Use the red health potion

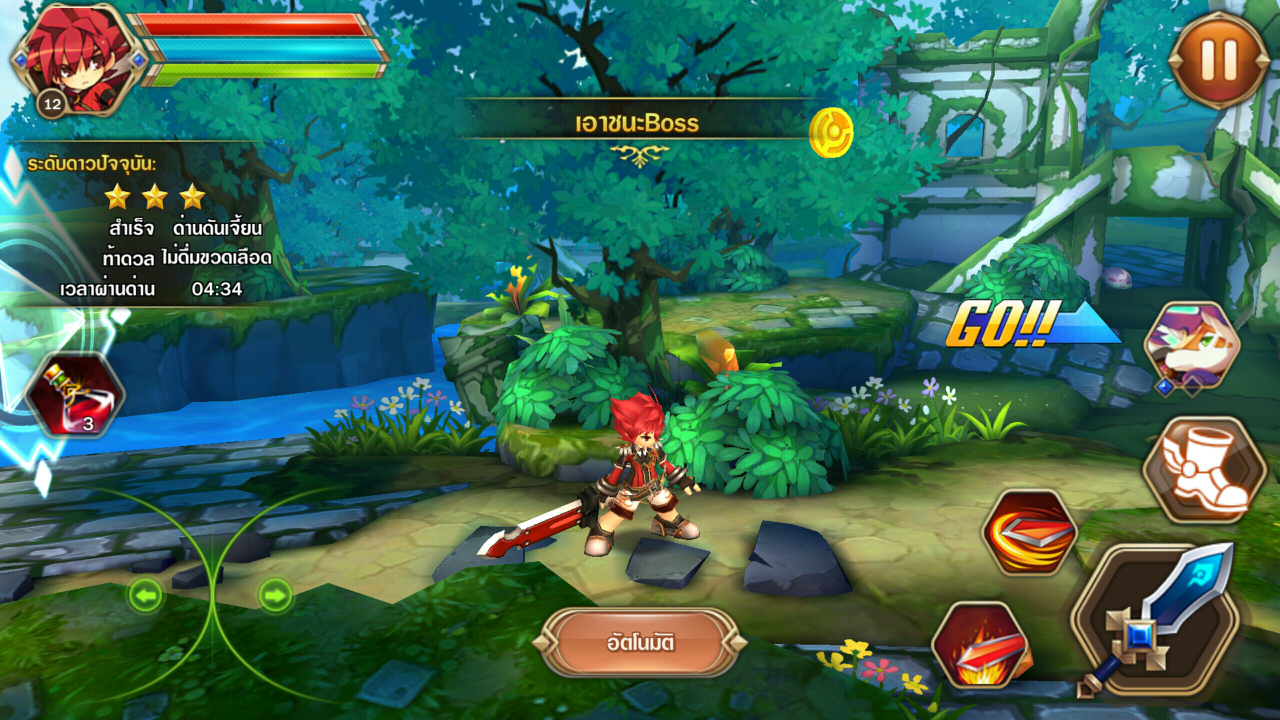click(x=75, y=395)
